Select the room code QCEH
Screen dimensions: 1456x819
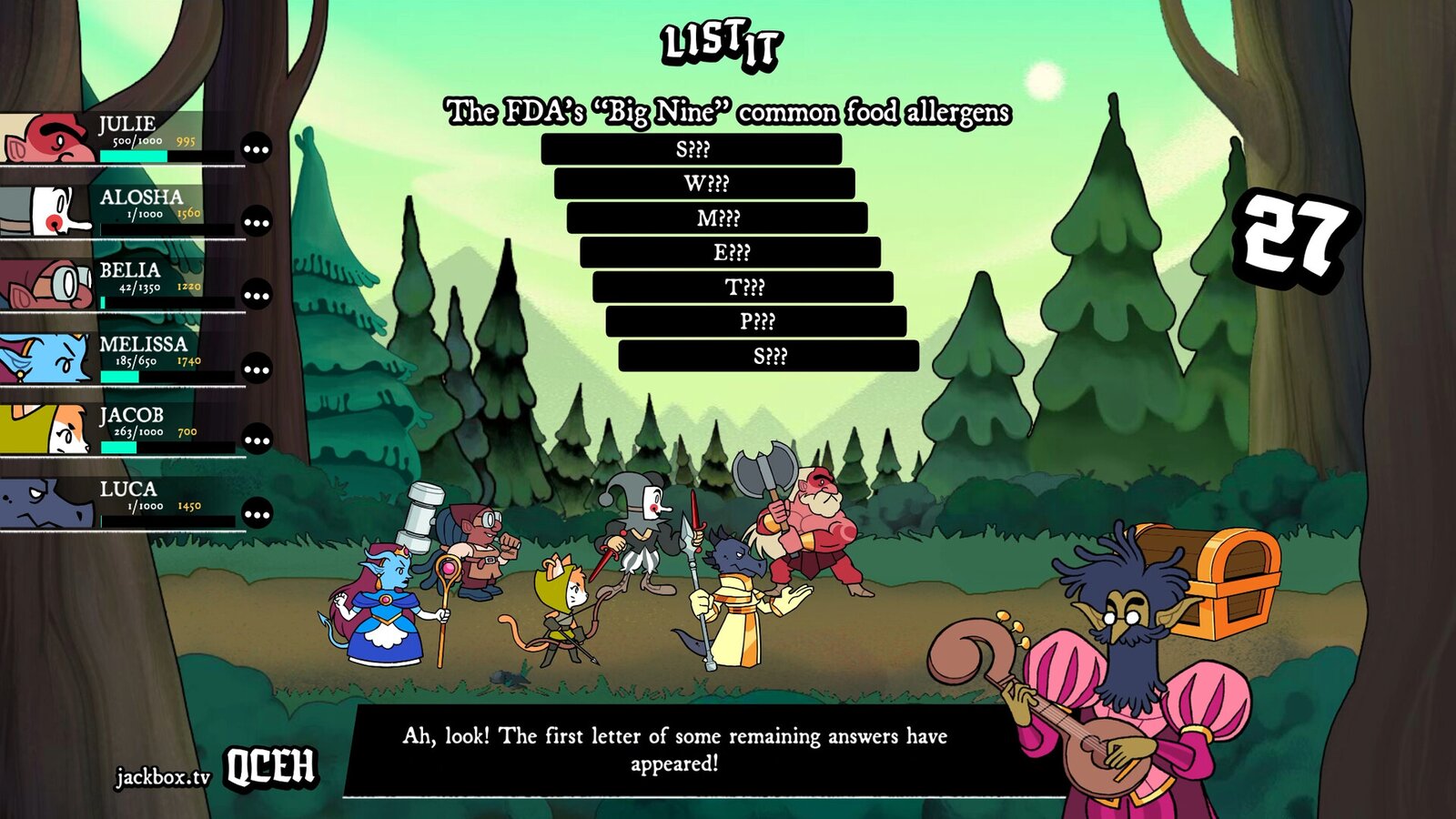pyautogui.click(x=271, y=767)
